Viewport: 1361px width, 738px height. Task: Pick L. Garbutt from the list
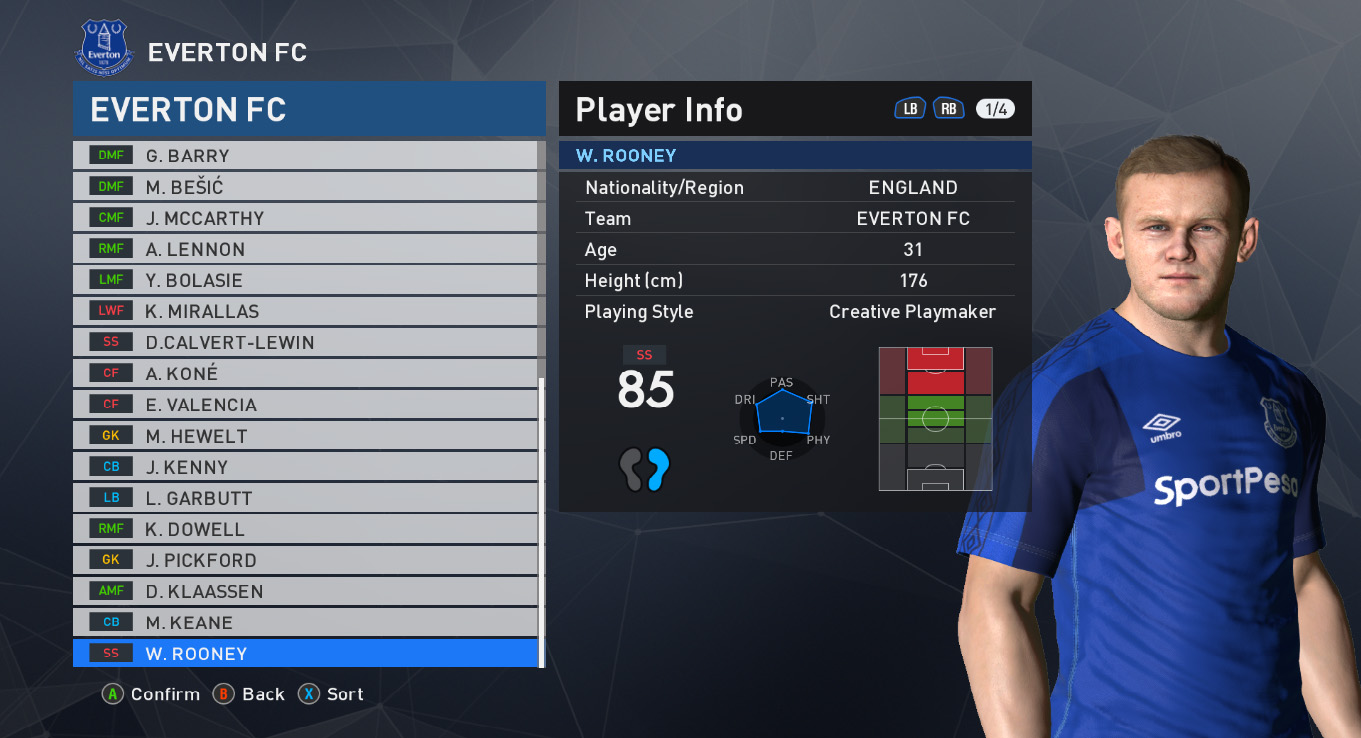point(305,498)
